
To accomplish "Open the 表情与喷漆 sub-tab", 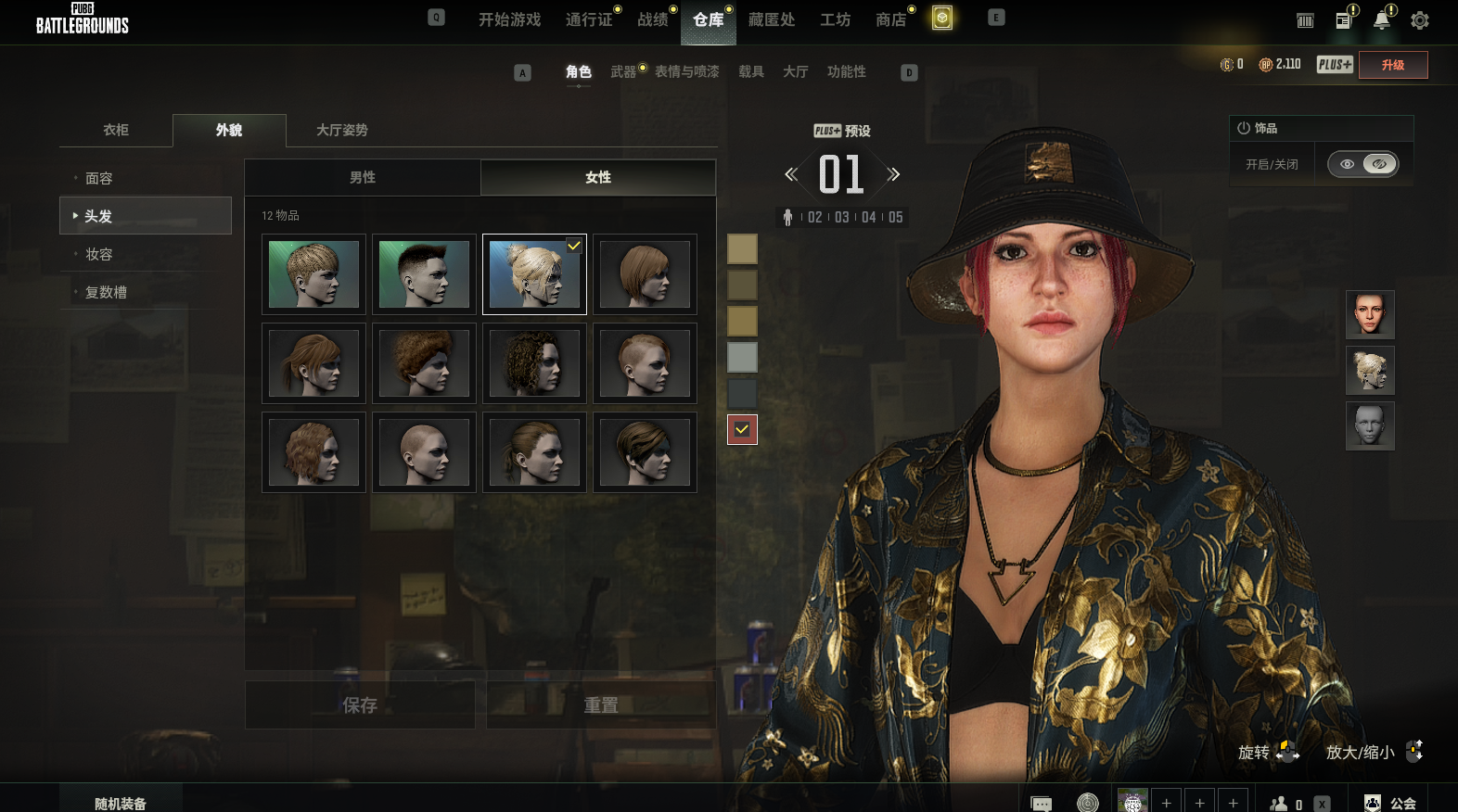I will [x=686, y=71].
